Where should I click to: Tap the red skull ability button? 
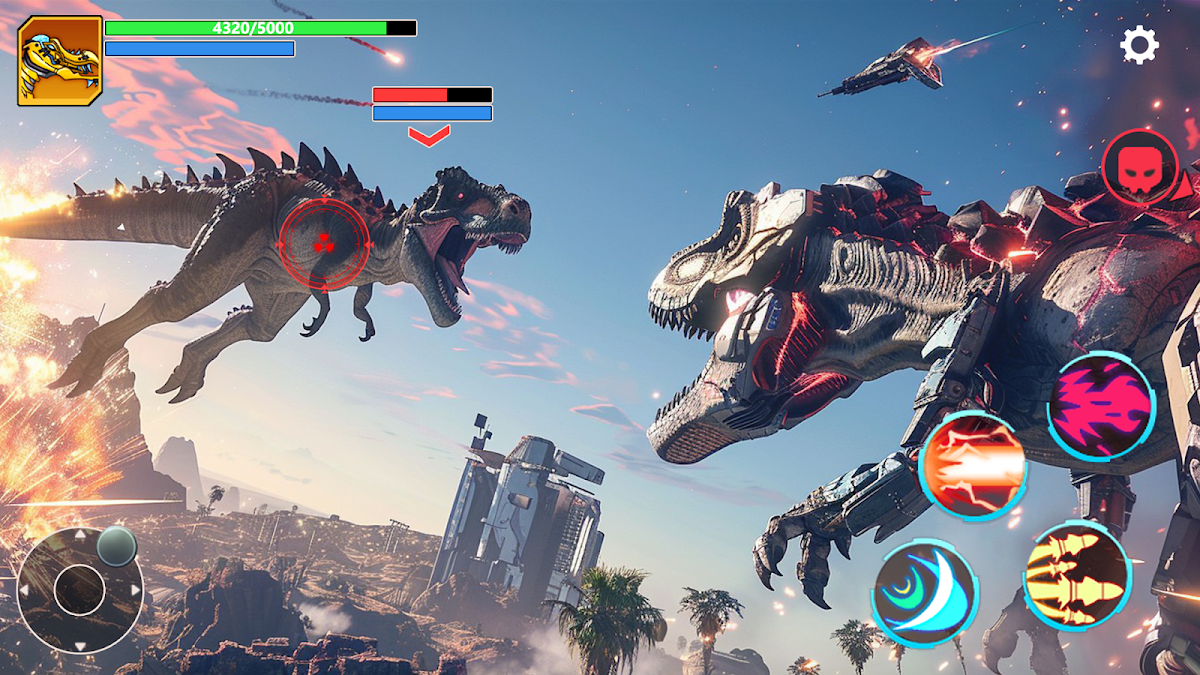(x=1139, y=168)
